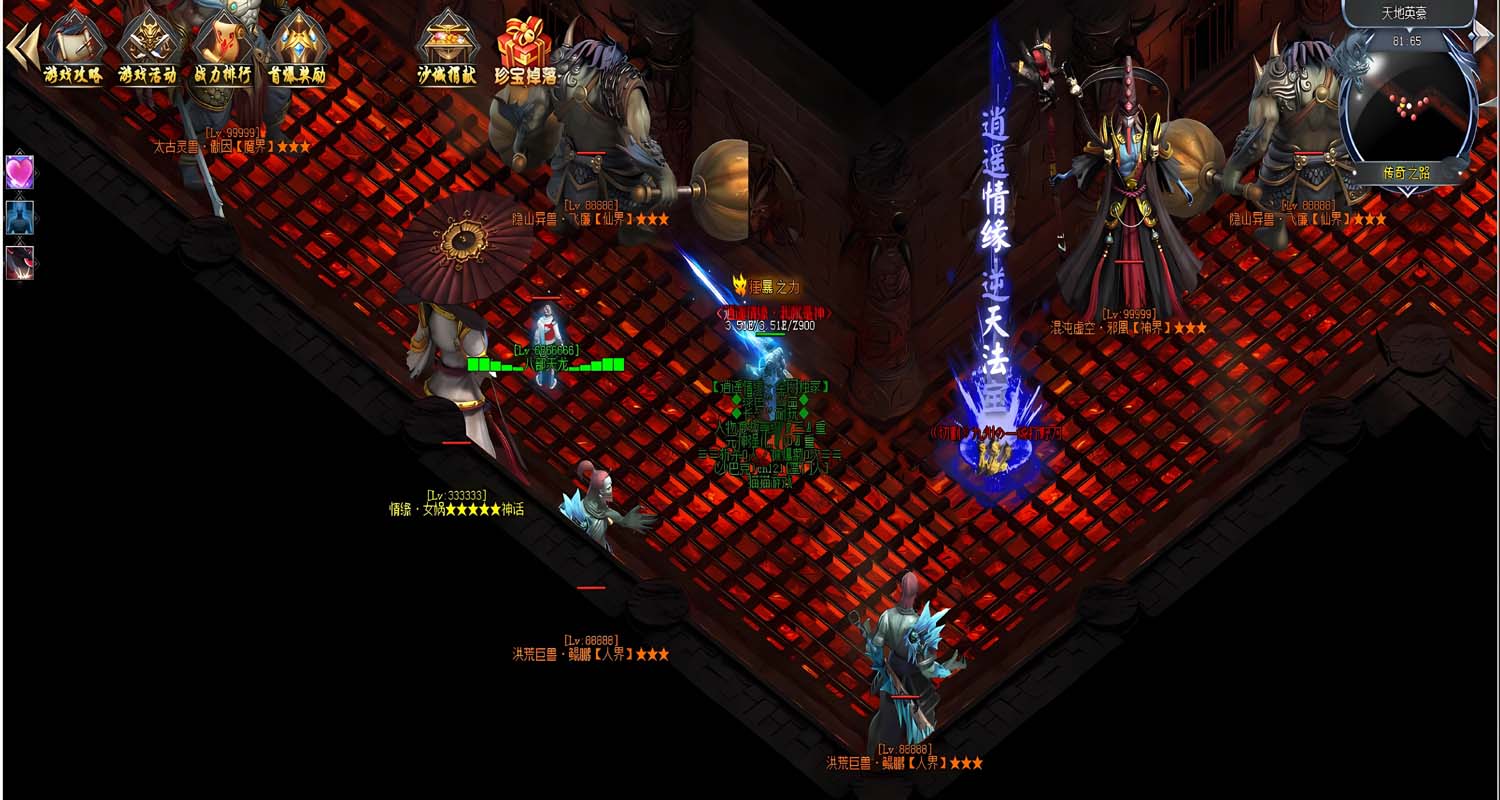The image size is (1500, 800).
Task: Select the dark red beast buff icon
Action: (20, 262)
